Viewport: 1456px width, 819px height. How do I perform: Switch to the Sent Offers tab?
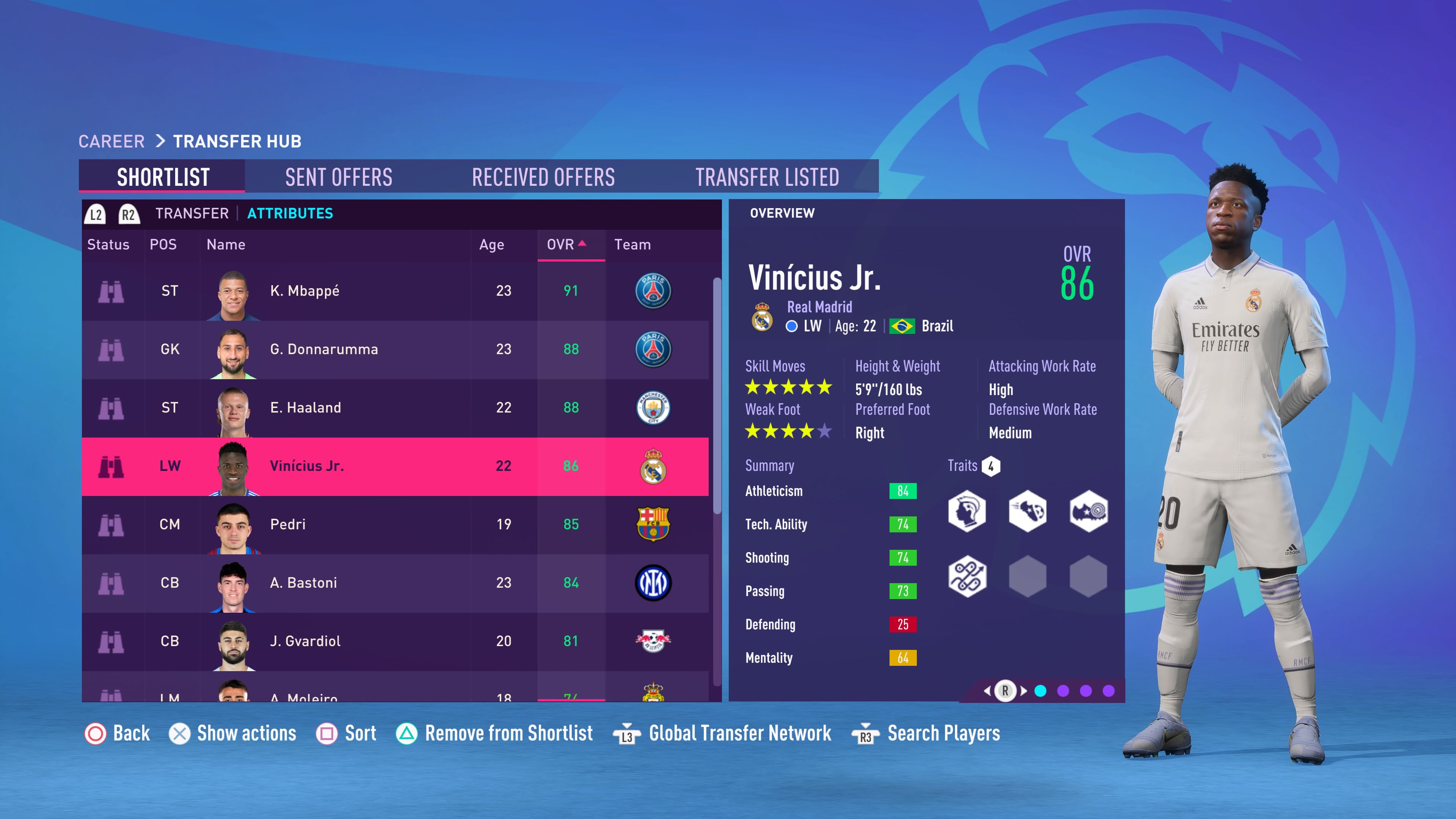(339, 177)
